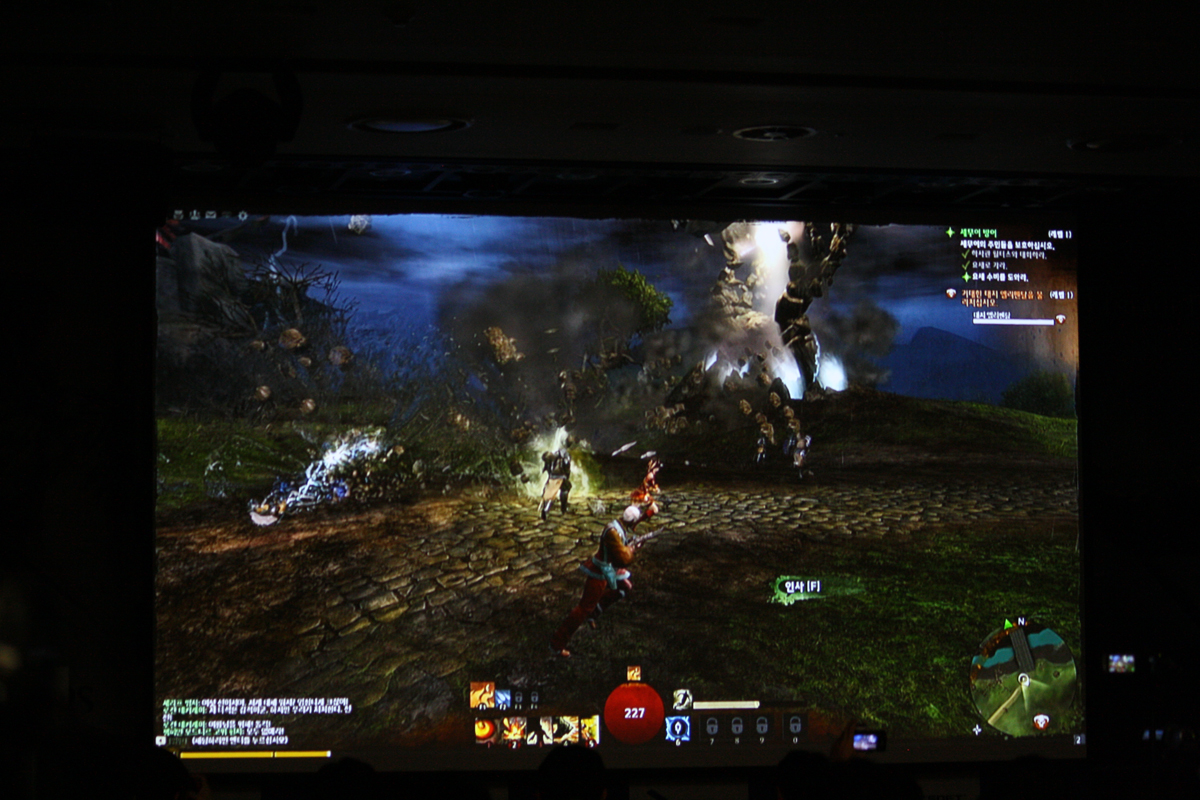Activate the fireball skill in slot 1
The width and height of the screenshot is (1200, 800).
pos(485,730)
